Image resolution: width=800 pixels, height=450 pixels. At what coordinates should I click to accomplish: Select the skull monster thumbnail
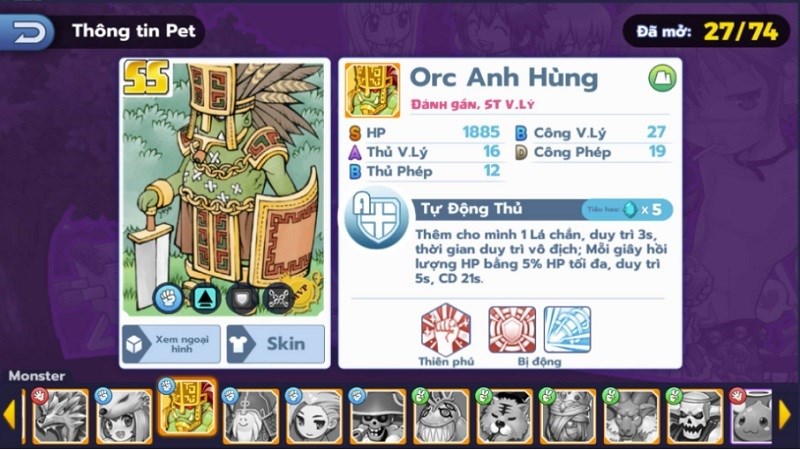click(x=694, y=415)
